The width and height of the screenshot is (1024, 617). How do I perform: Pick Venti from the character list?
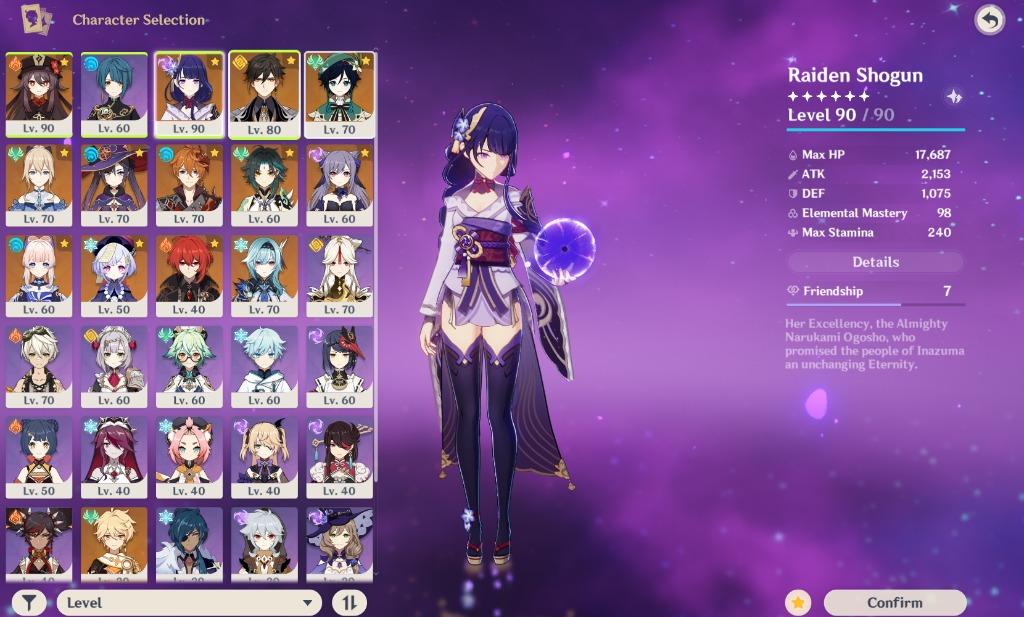[x=339, y=93]
